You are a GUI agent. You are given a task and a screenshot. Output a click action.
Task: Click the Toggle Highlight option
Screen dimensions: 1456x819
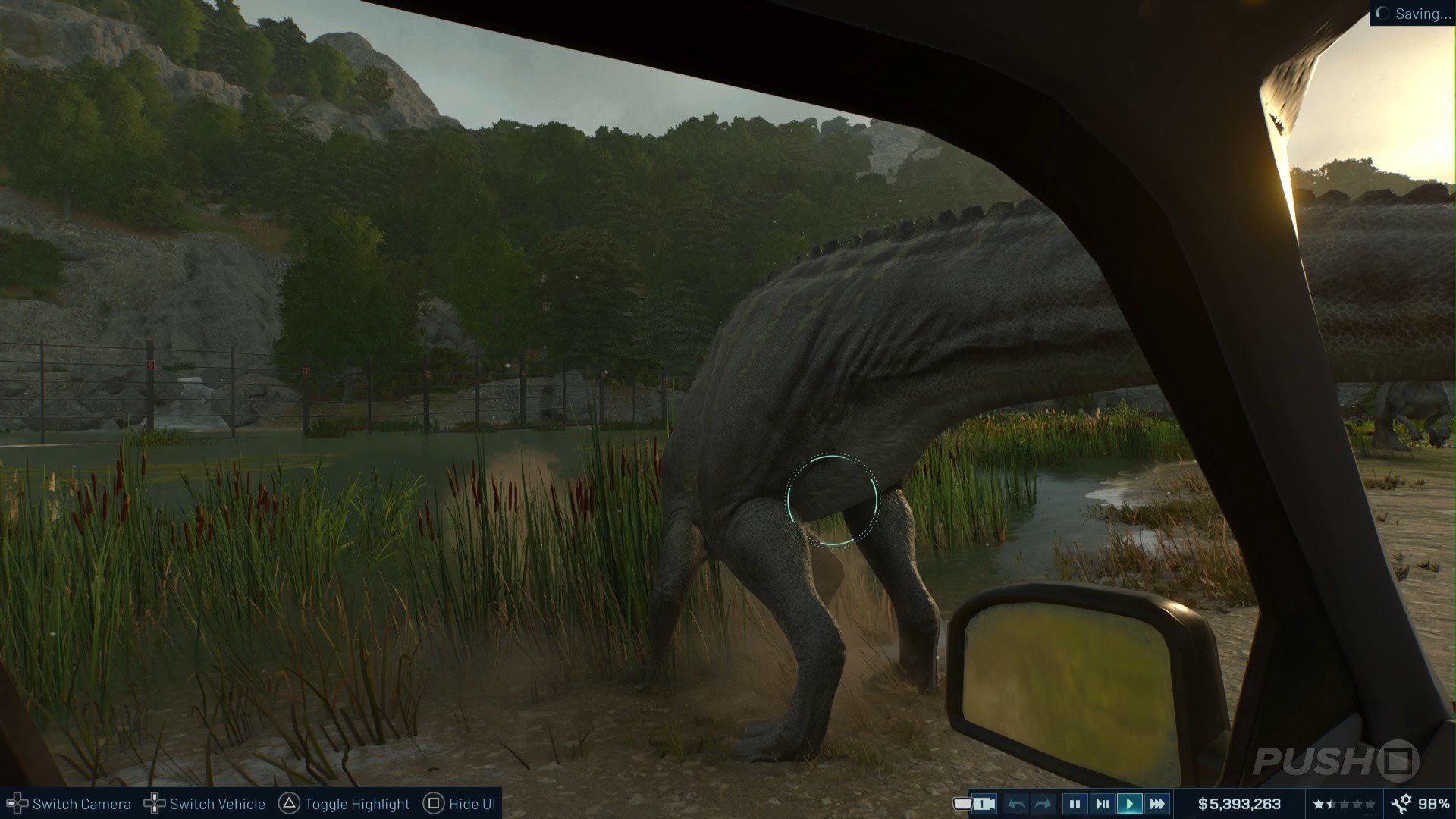(345, 804)
